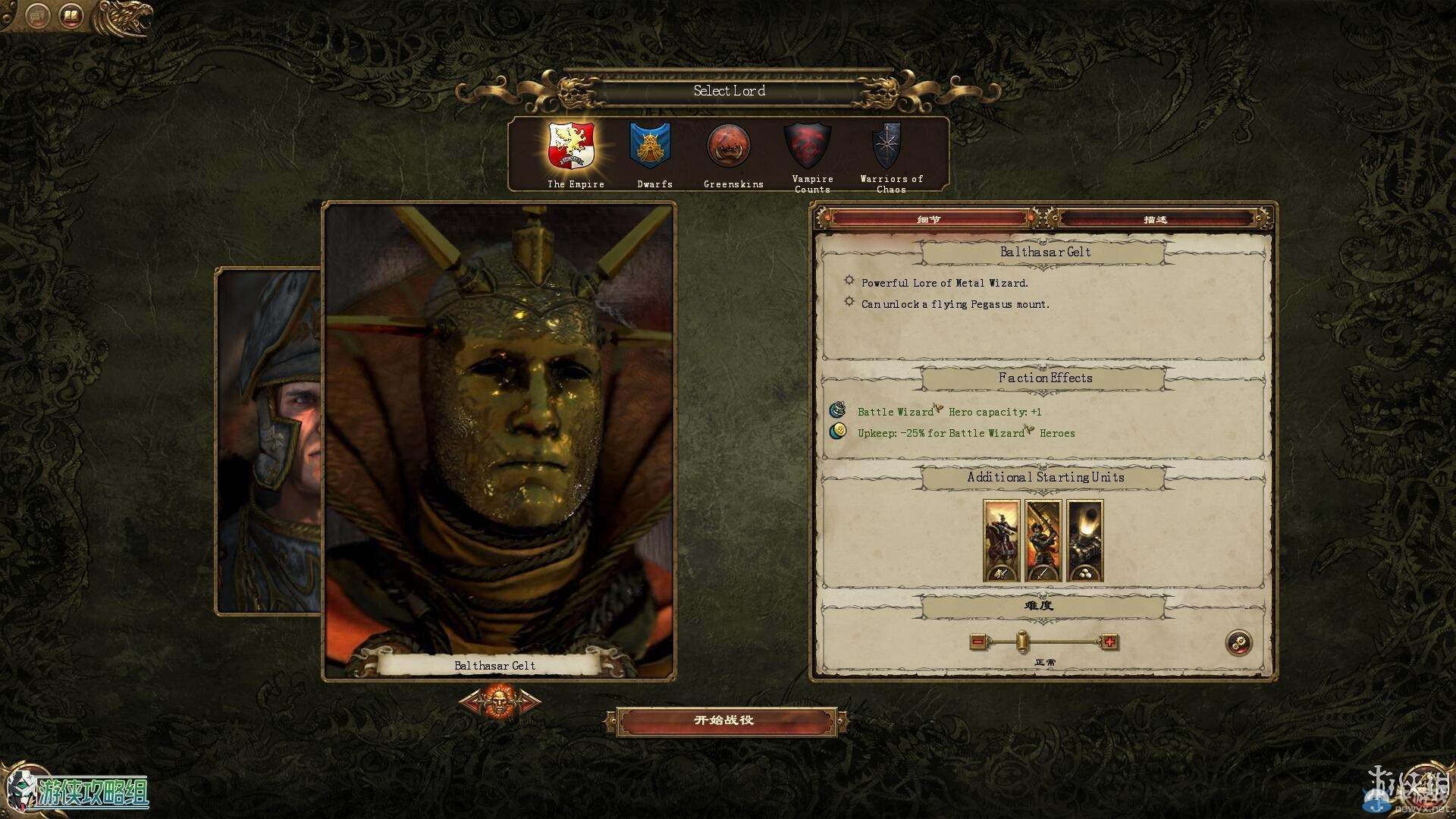The height and width of the screenshot is (819, 1456).
Task: Choose the Dwarfs faction
Action: [651, 146]
